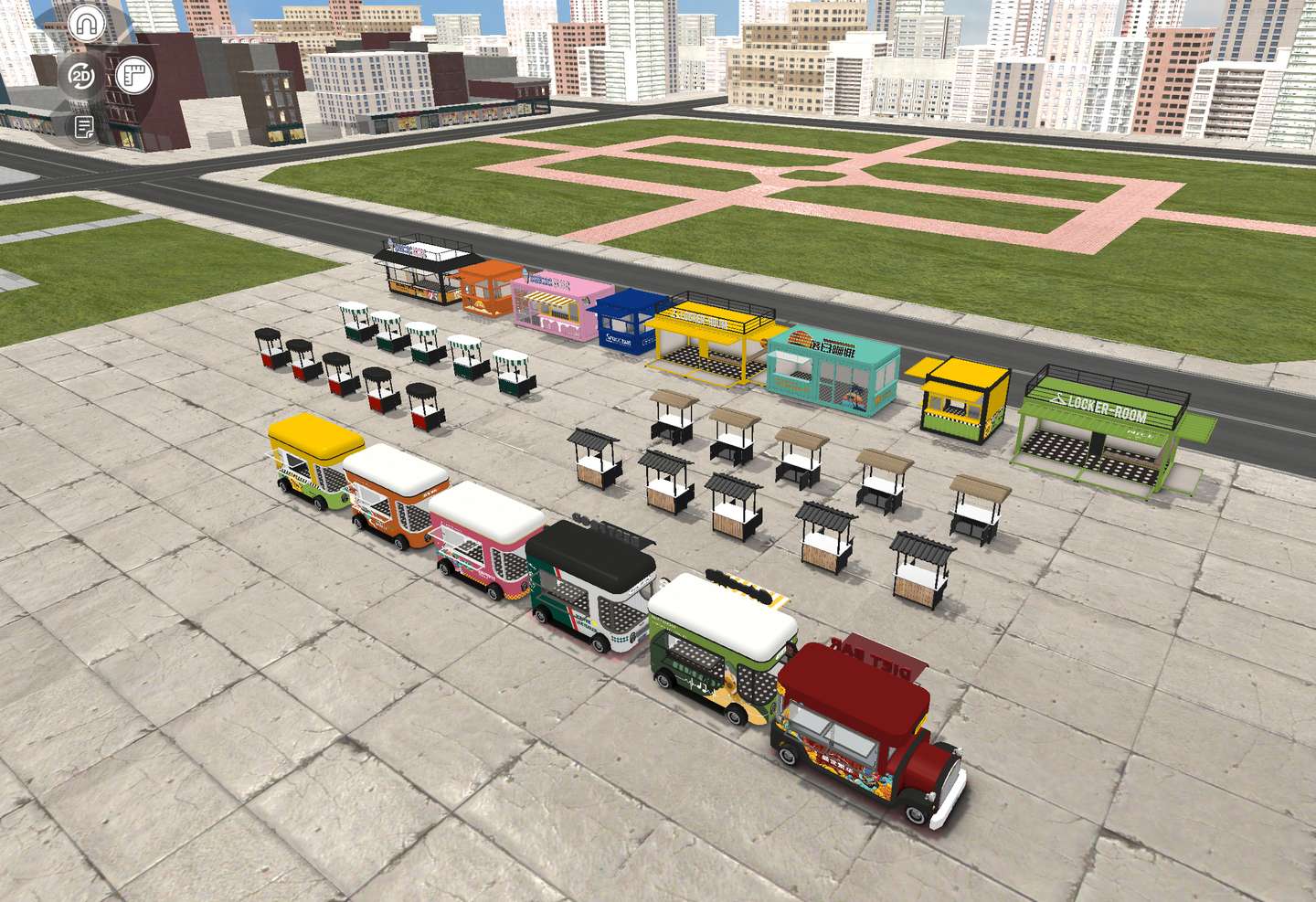This screenshot has height=902, width=1316.
Task: Open the notes document icon
Action: pos(84,128)
